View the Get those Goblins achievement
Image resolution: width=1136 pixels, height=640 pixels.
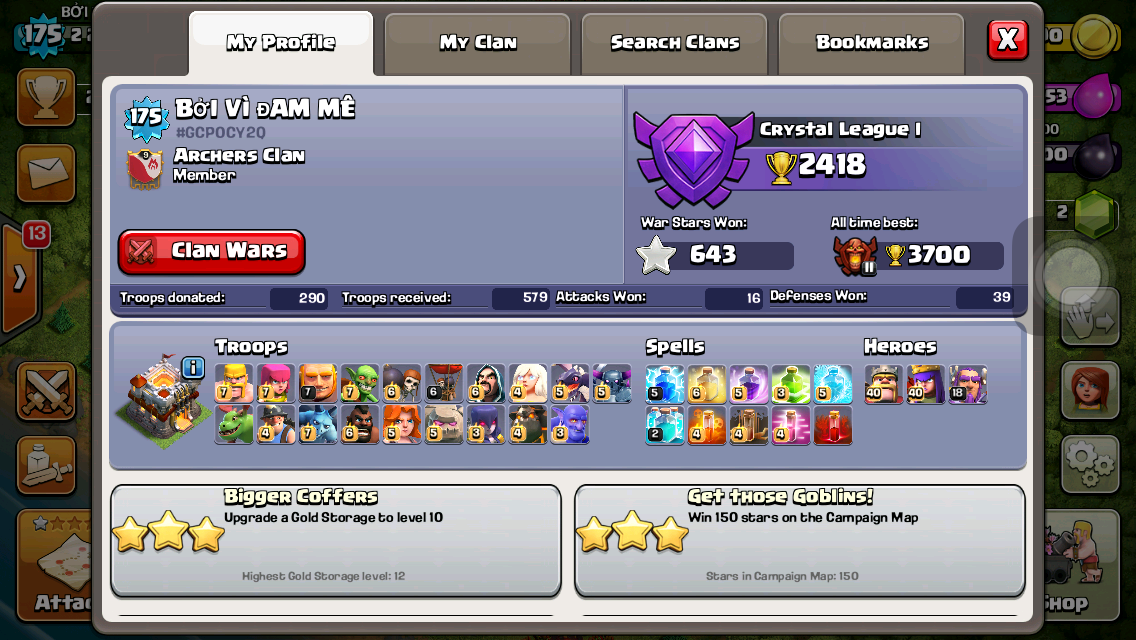point(799,540)
